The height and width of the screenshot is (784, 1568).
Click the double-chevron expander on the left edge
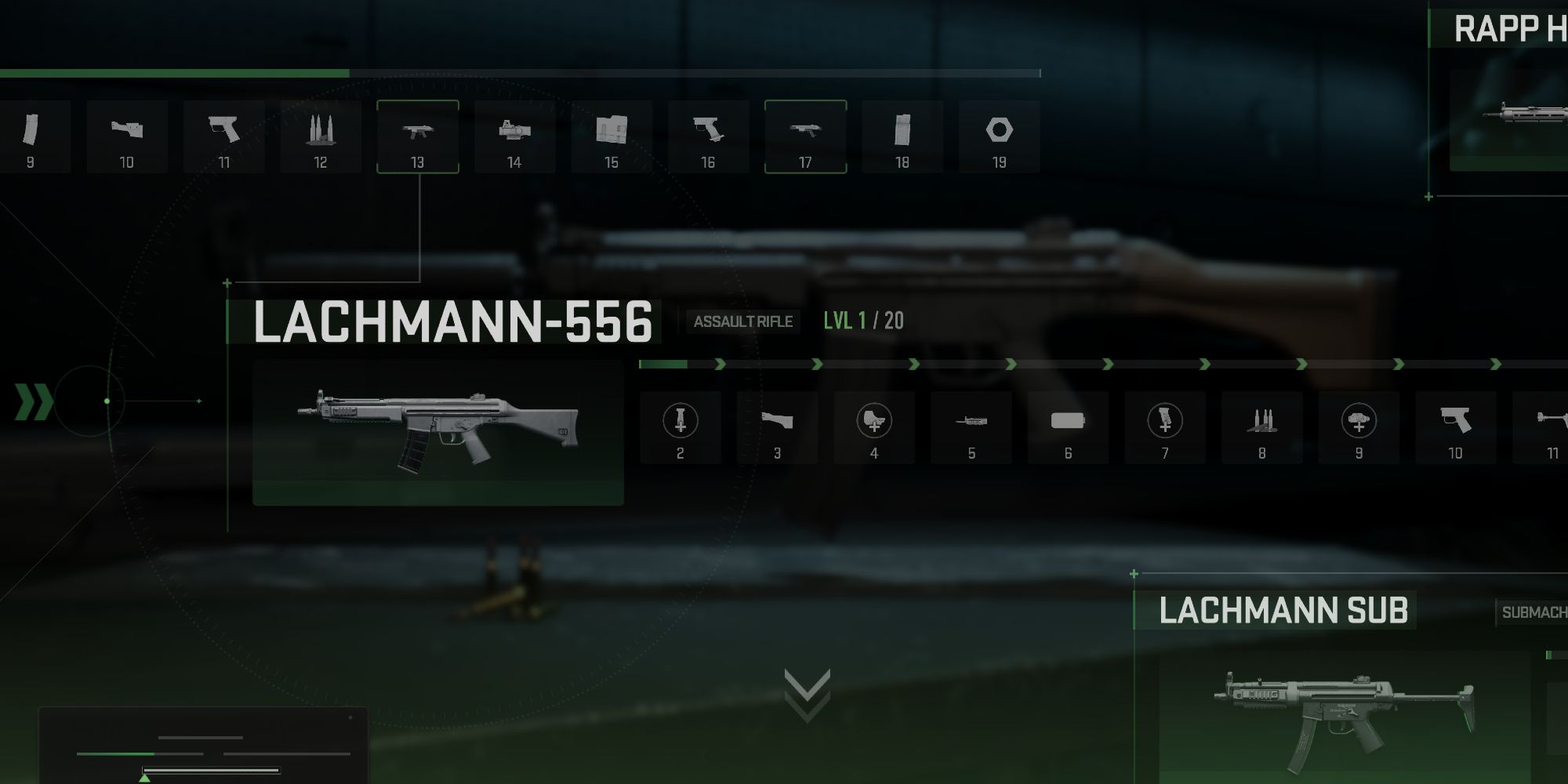33,401
